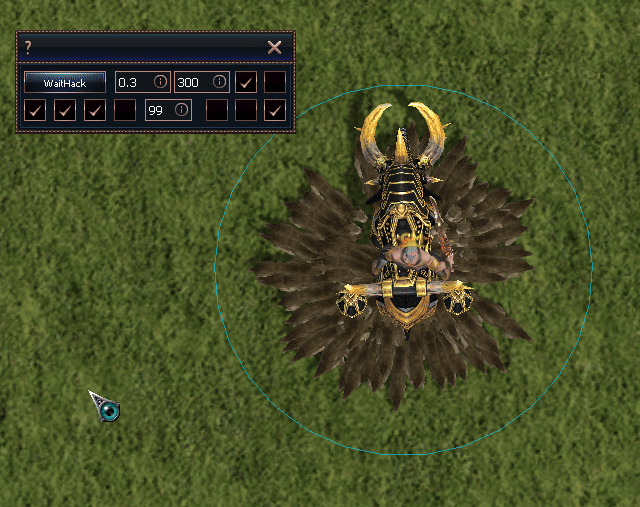Select the 99 value input field

coord(158,110)
